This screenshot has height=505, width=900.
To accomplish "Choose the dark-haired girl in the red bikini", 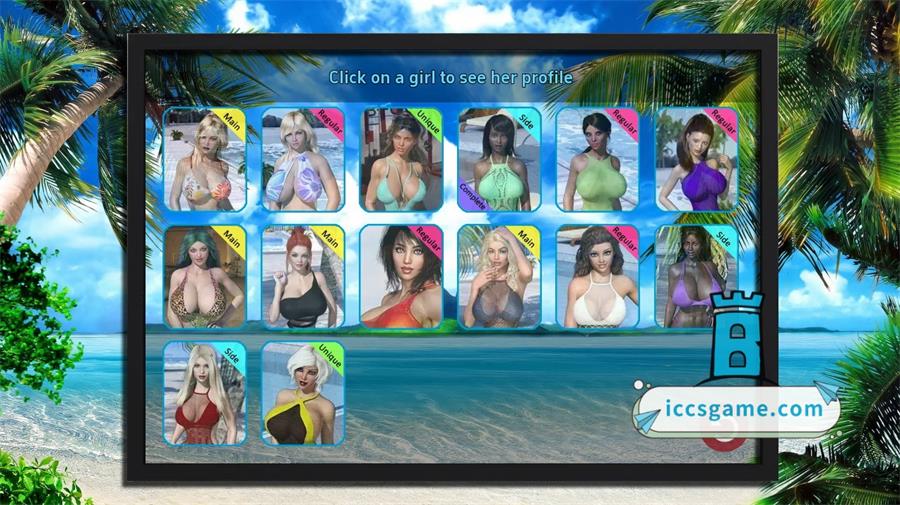I will click(401, 277).
